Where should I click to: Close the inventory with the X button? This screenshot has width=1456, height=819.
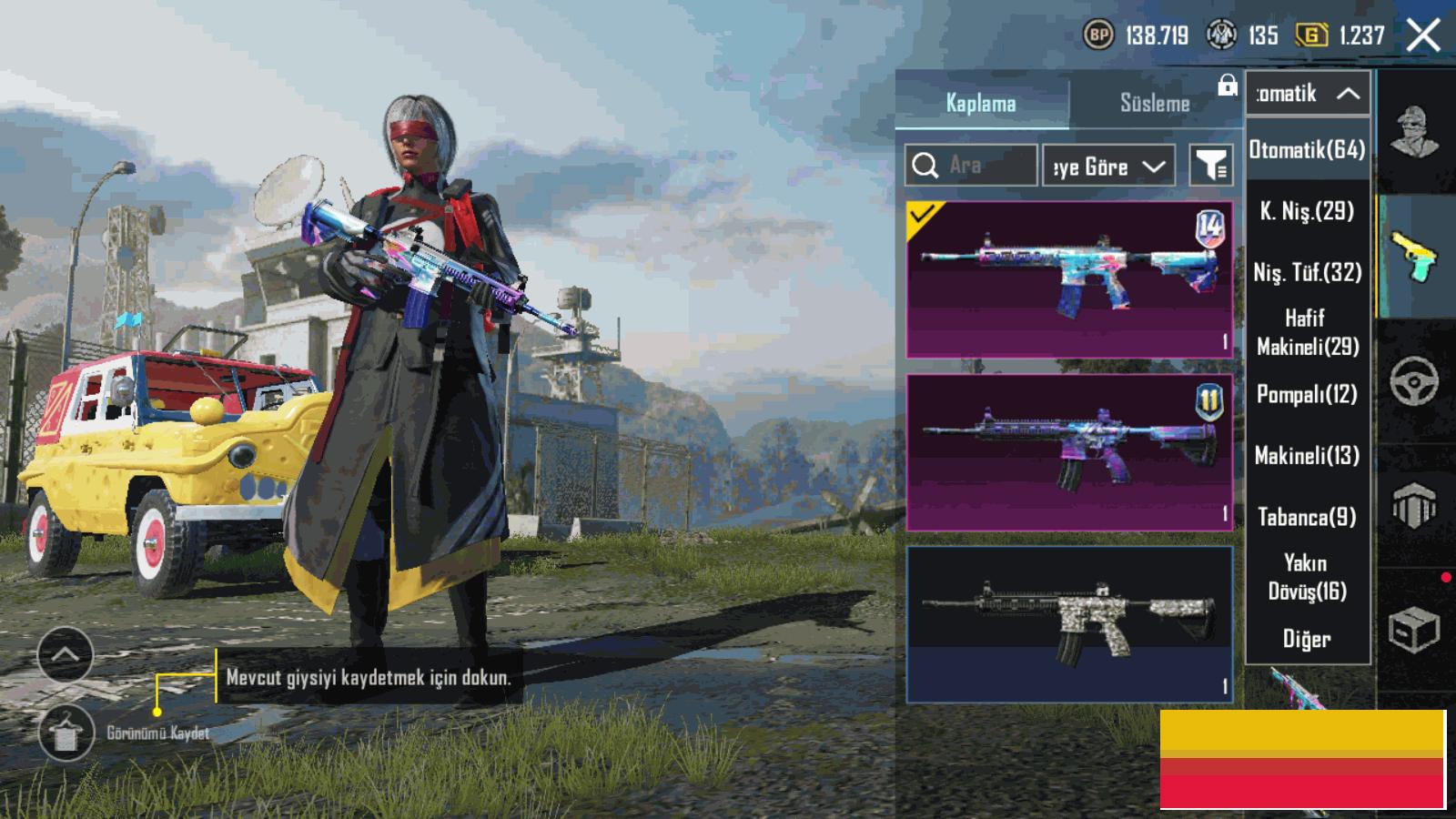click(1423, 36)
